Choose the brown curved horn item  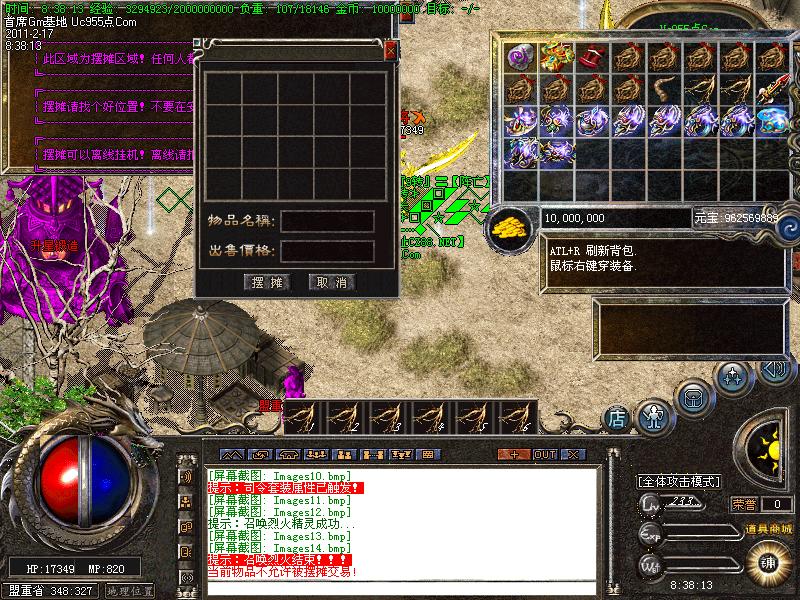coord(664,90)
